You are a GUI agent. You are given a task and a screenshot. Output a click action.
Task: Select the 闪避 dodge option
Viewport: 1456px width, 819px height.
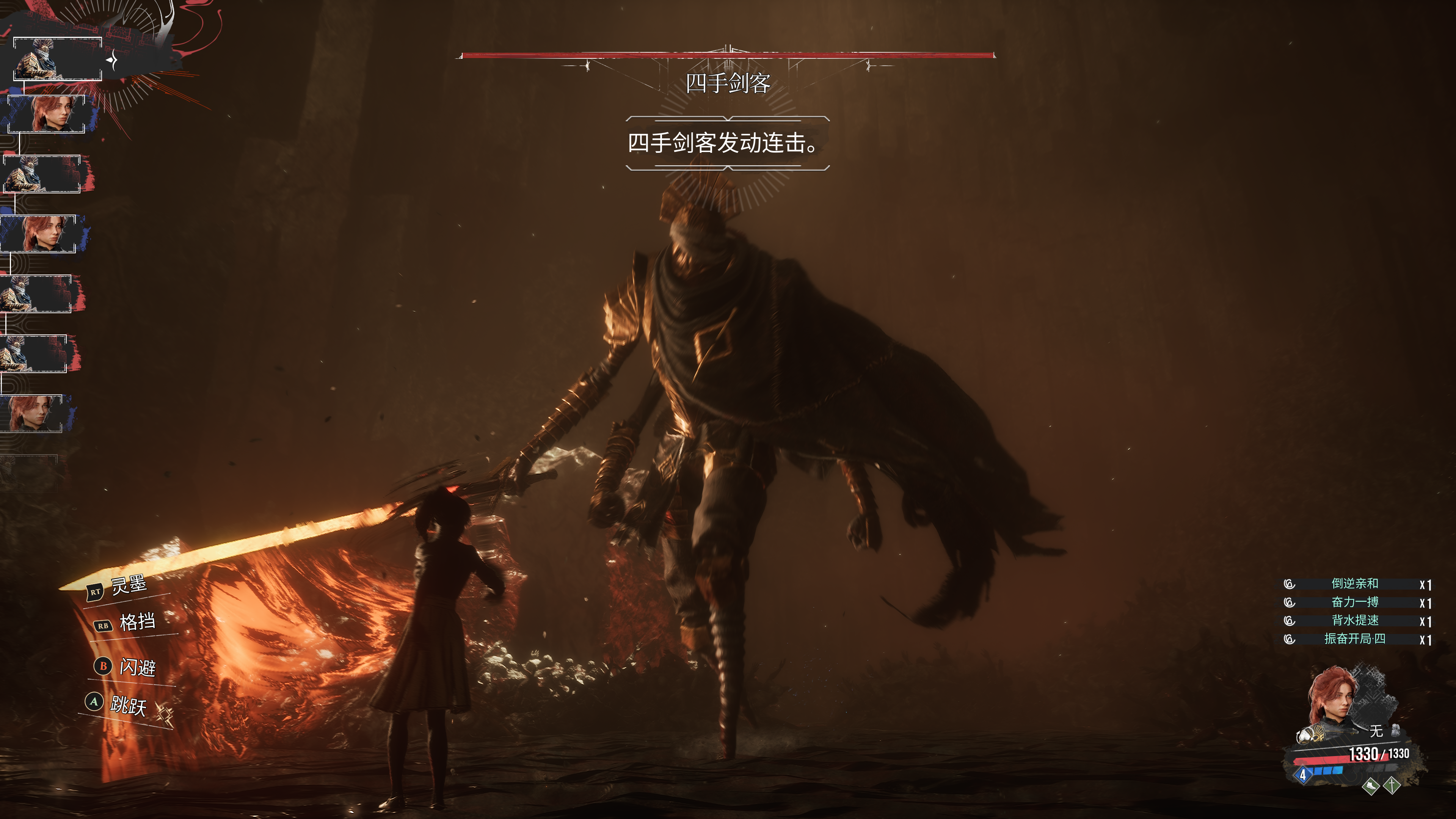pos(137,667)
